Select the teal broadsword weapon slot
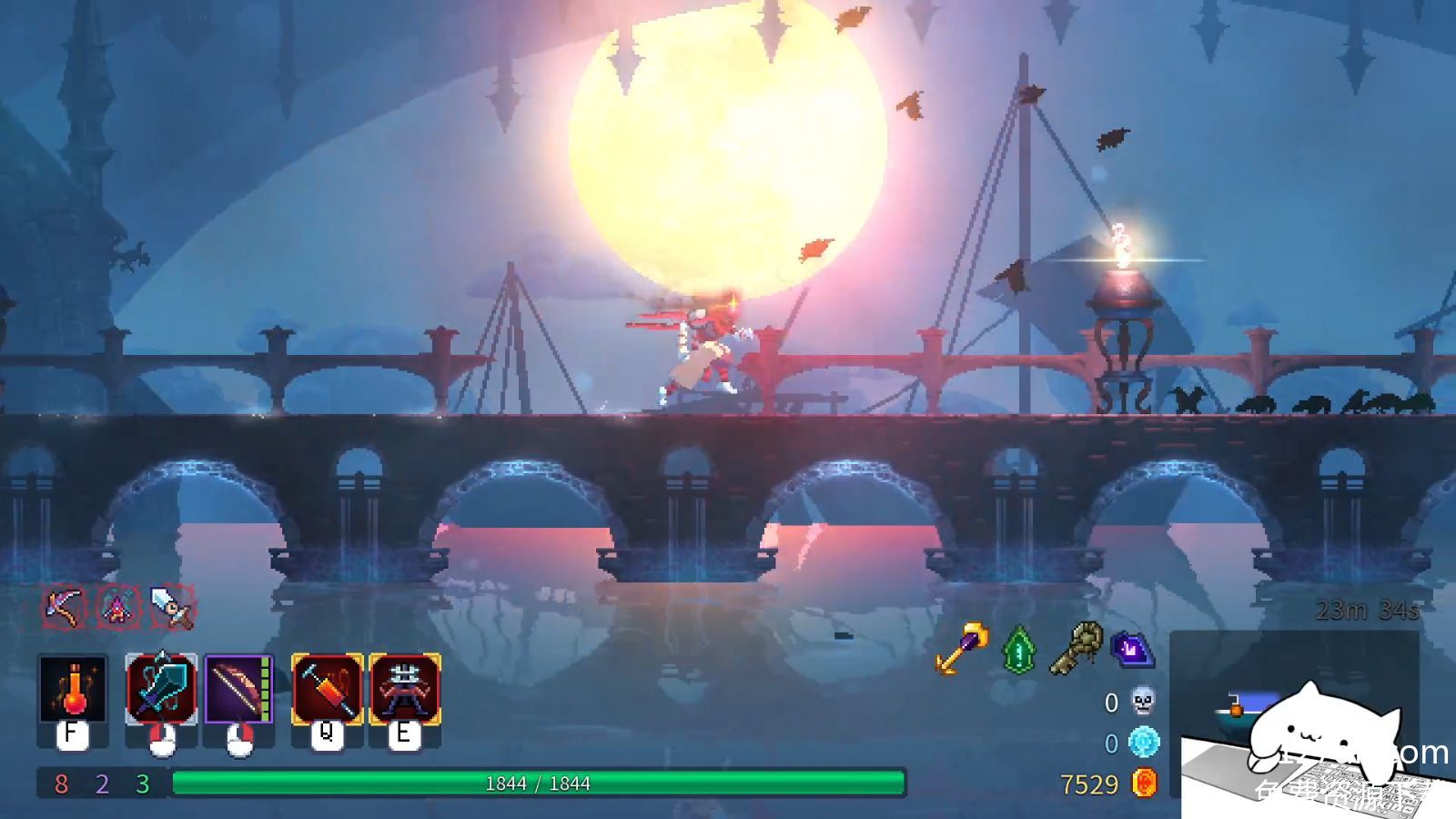The width and height of the screenshot is (1456, 819). 161,689
